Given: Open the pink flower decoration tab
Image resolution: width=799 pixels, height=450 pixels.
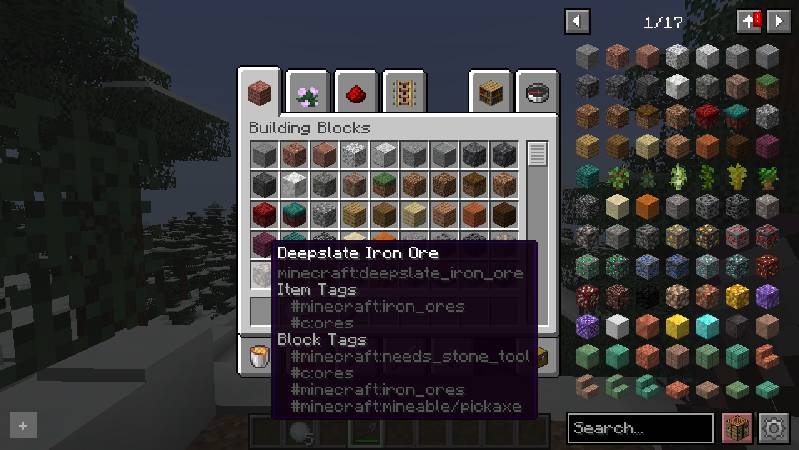Looking at the screenshot, I should [x=308, y=94].
